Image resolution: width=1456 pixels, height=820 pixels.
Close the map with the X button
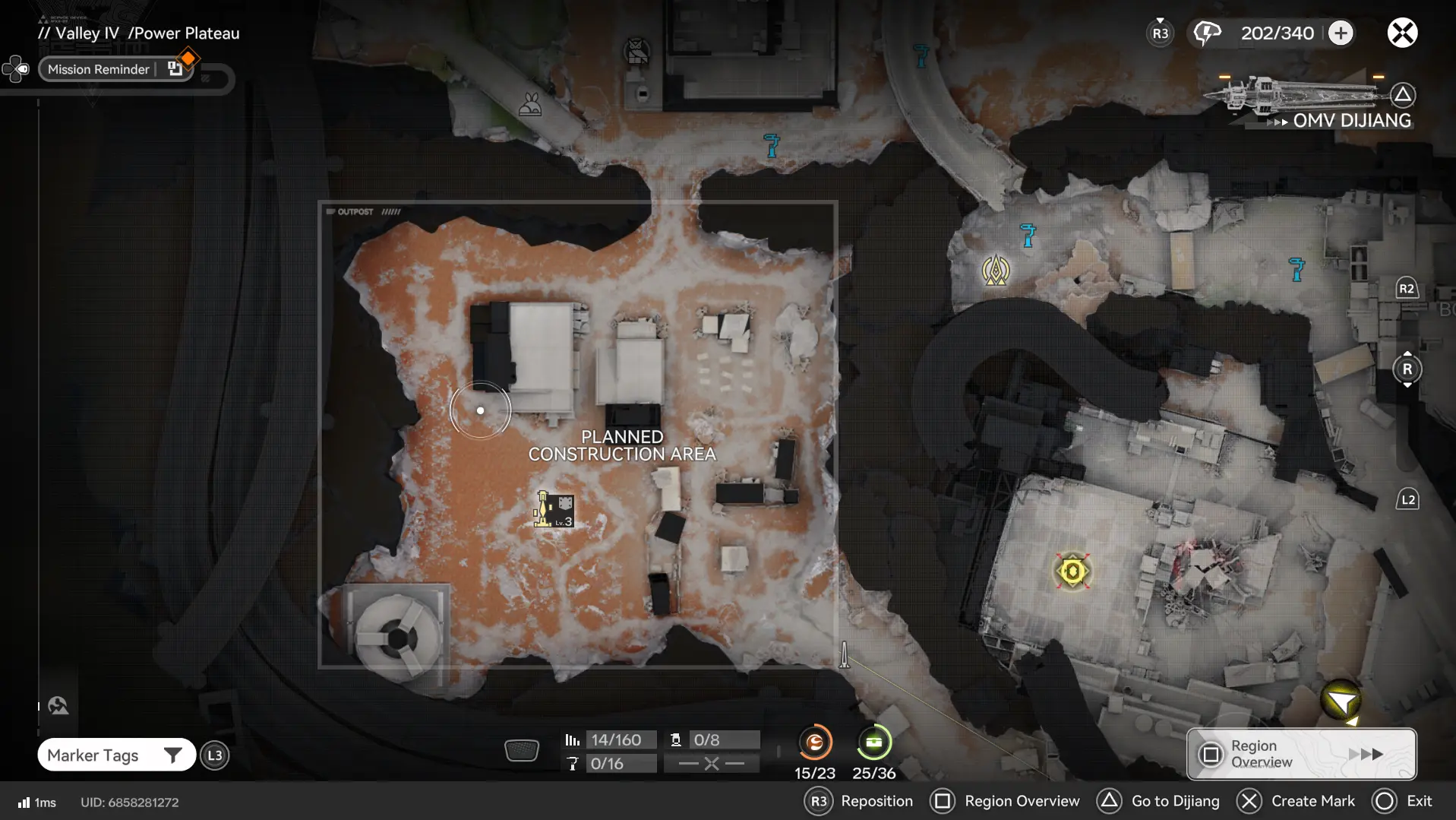pos(1402,33)
